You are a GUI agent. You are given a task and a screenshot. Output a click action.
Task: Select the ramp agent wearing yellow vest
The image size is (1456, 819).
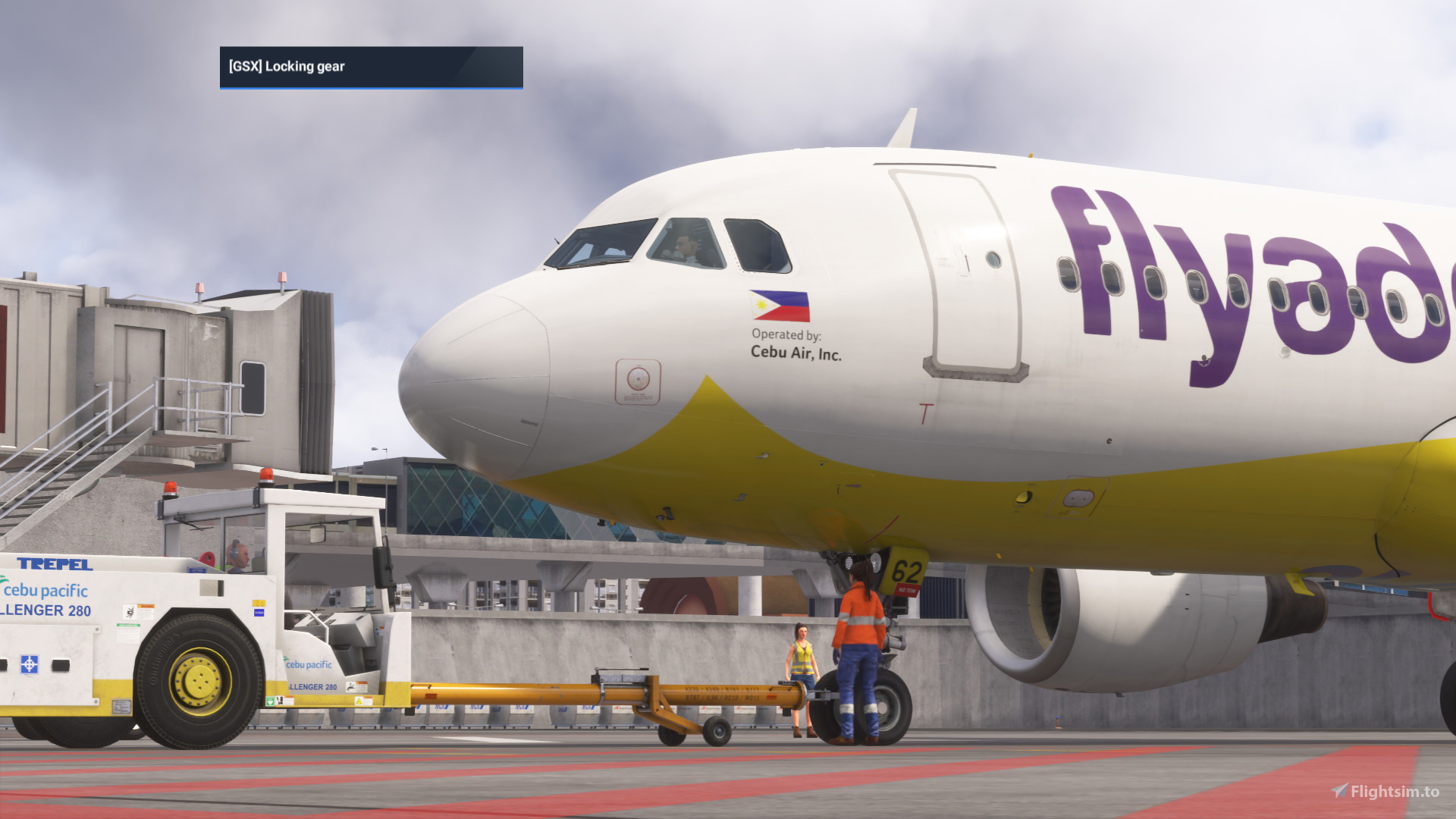pos(802,660)
